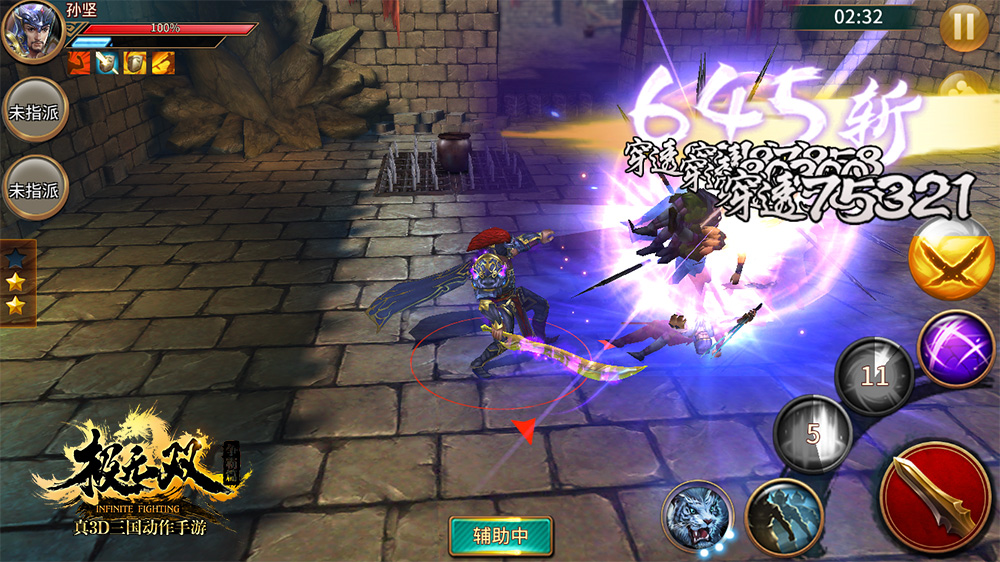
Task: Select the skill showing cooldown 5
Action: coord(813,434)
